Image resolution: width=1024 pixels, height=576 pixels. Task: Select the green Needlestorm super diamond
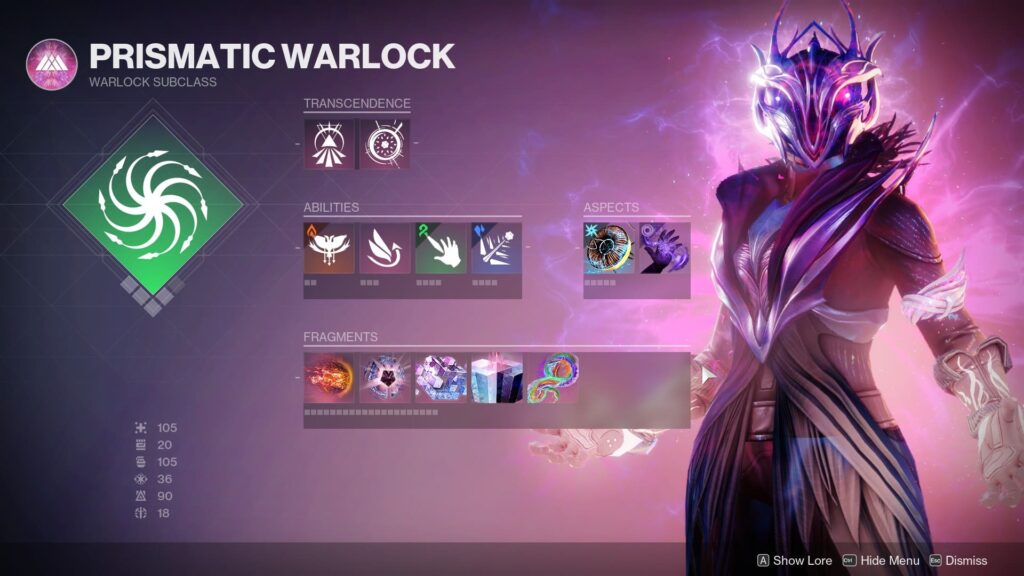[x=153, y=203]
